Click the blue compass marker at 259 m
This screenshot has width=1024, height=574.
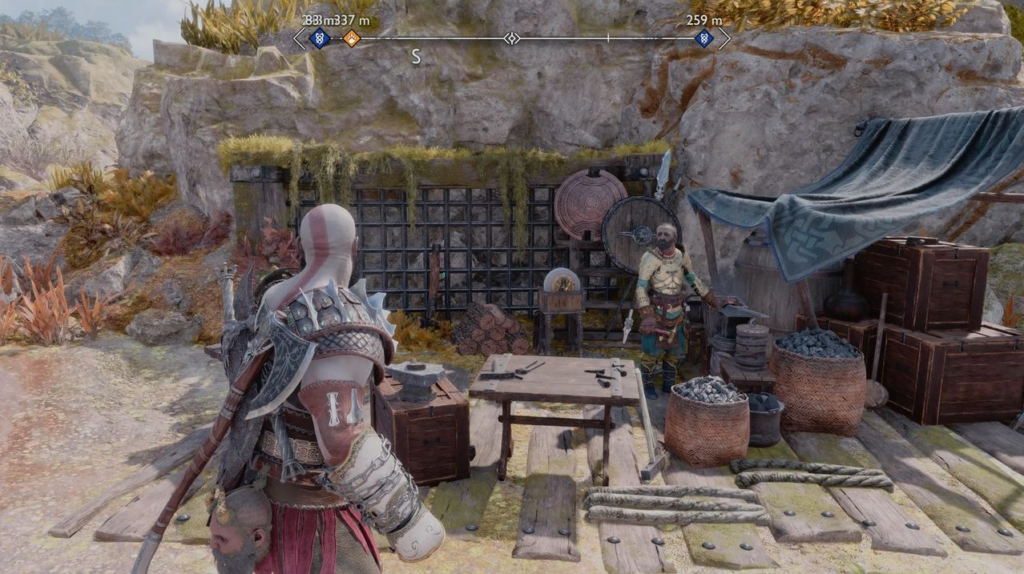tap(704, 39)
